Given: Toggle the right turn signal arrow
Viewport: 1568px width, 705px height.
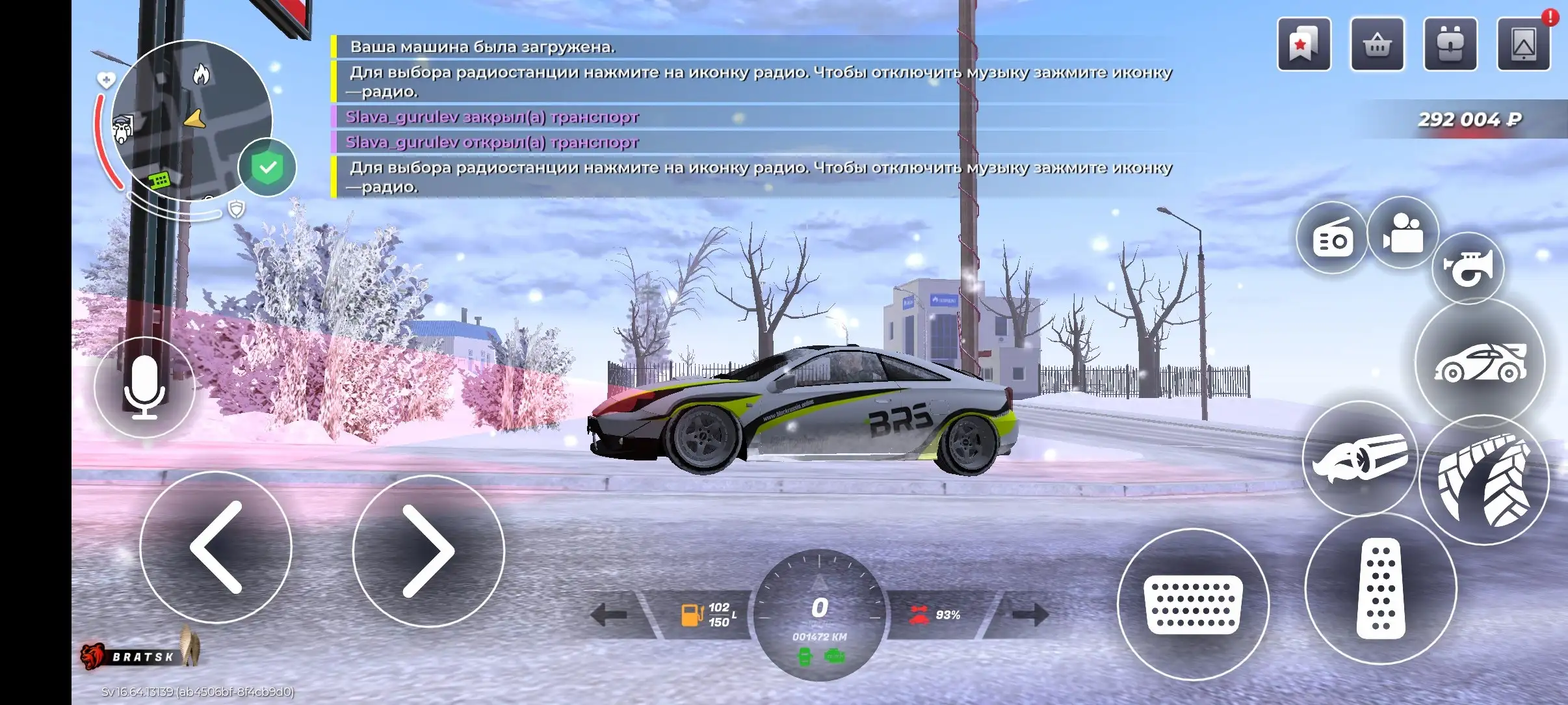Looking at the screenshot, I should pyautogui.click(x=1030, y=614).
